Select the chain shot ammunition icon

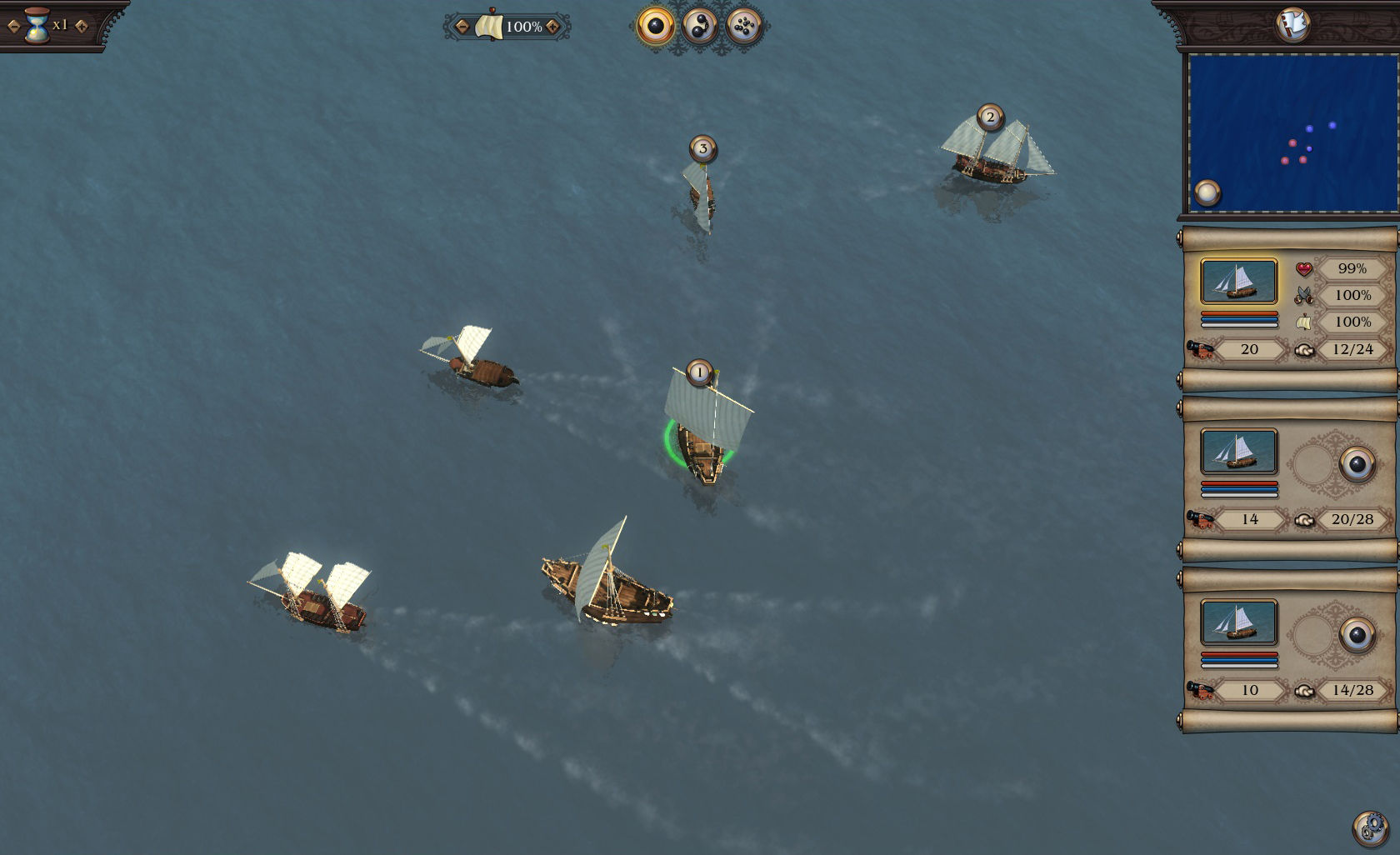tap(700, 25)
